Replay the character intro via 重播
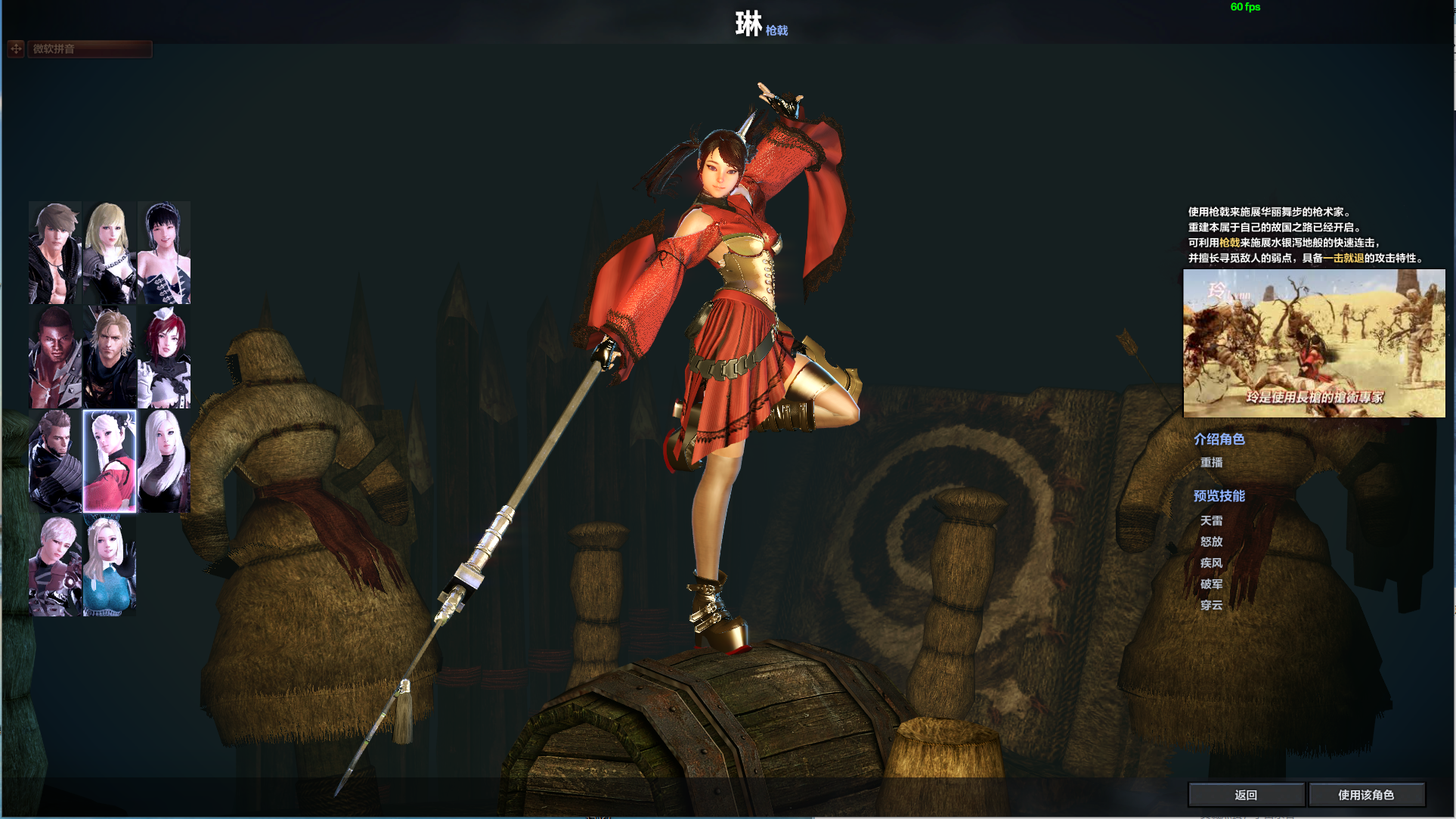The height and width of the screenshot is (819, 1456). pyautogui.click(x=1211, y=463)
